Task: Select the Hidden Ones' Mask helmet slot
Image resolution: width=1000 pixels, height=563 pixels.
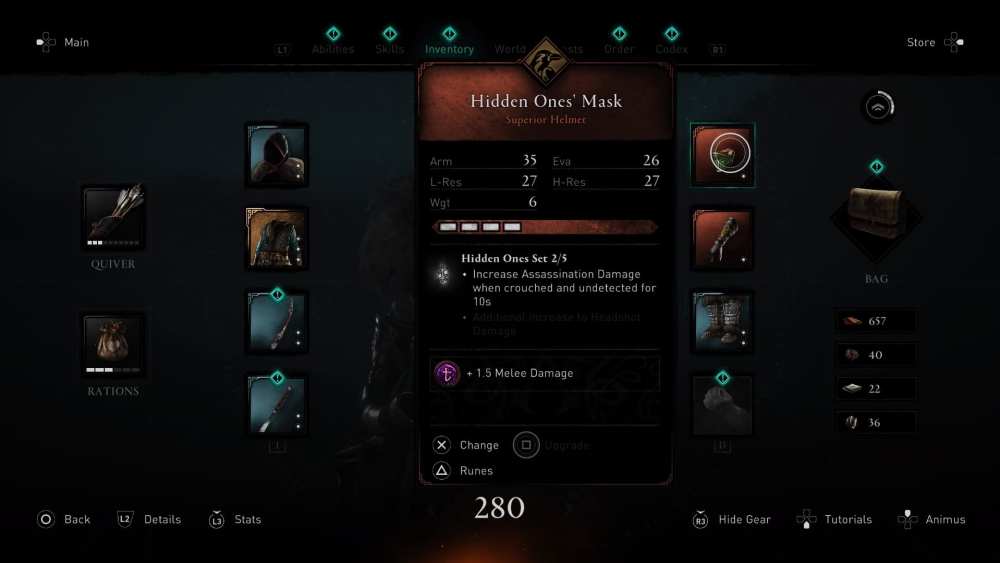Action: point(722,154)
